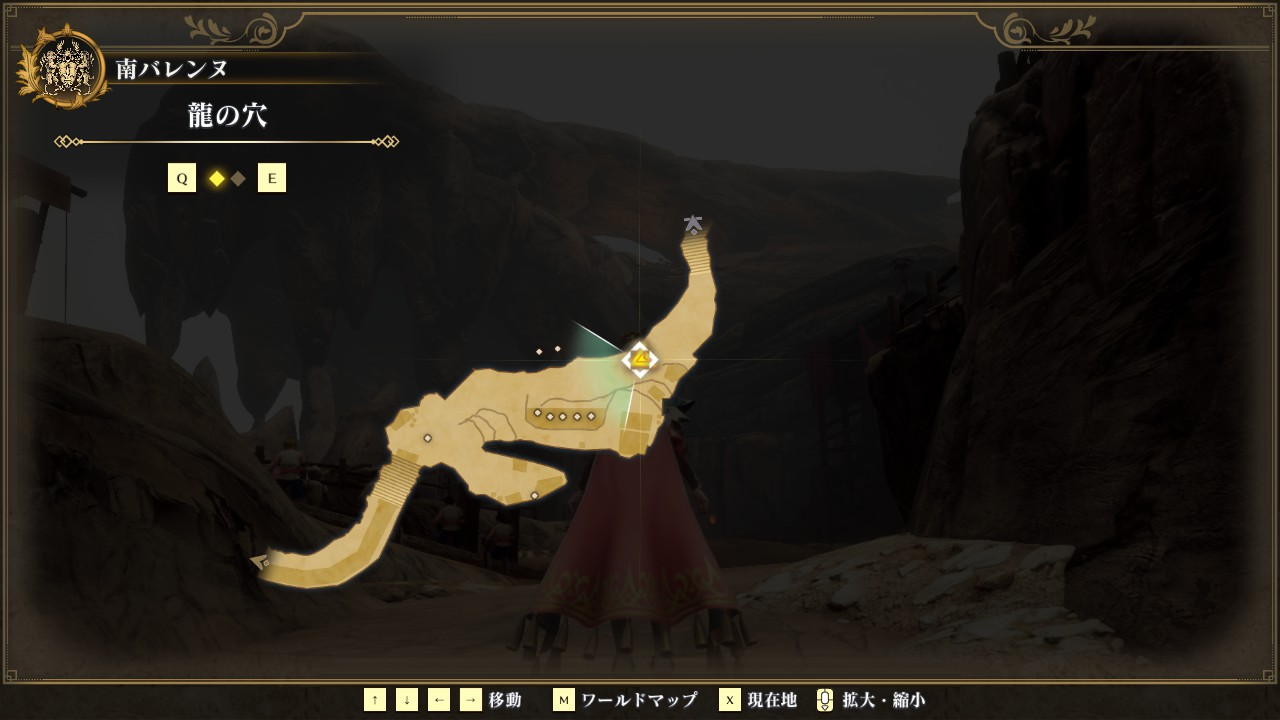This screenshot has height=720, width=1280.
Task: Select the southwest exit arrow marker
Action: pos(260,562)
